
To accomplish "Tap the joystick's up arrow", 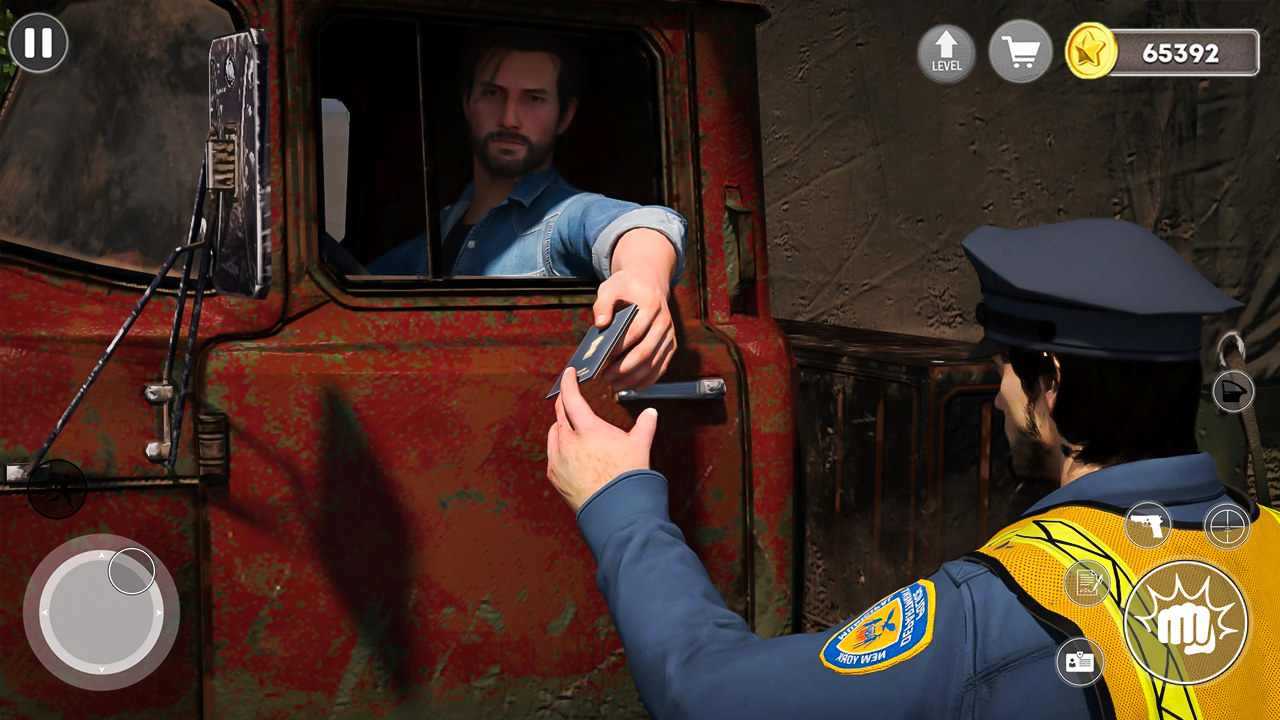I will click(x=102, y=556).
